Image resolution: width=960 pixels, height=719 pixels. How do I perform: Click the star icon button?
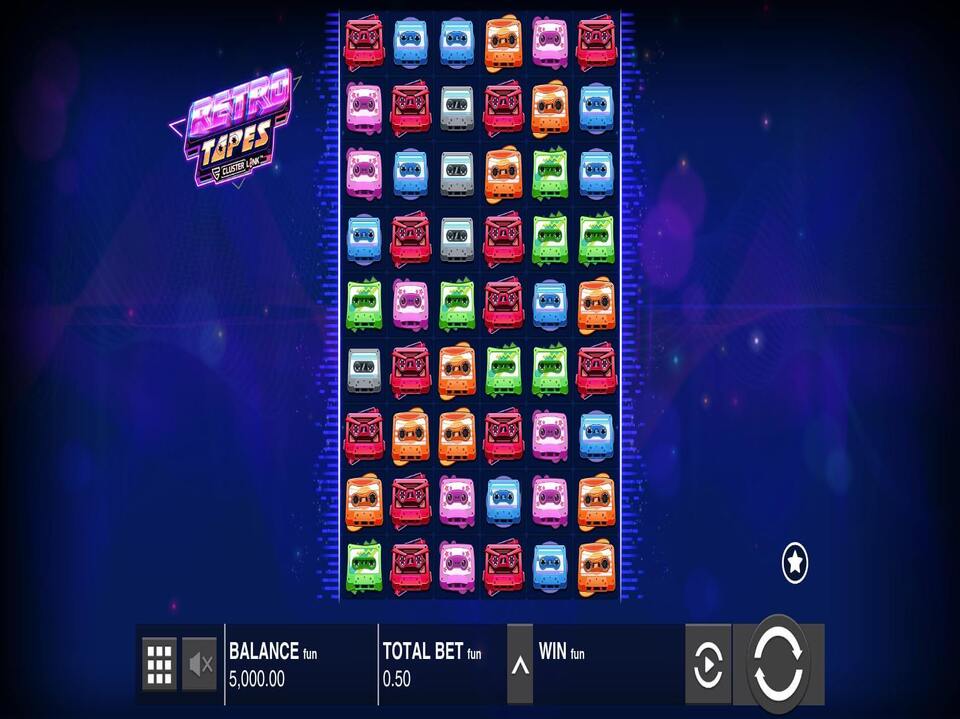click(x=795, y=564)
